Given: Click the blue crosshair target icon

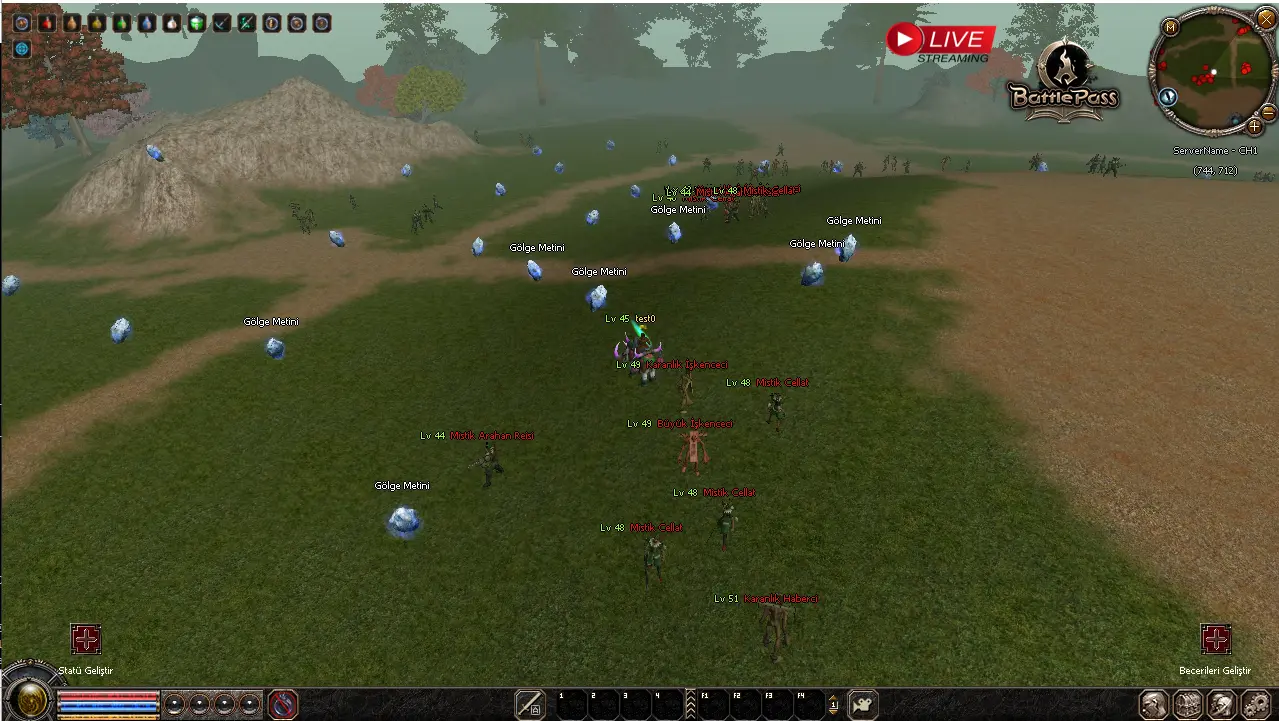Looking at the screenshot, I should tap(22, 48).
